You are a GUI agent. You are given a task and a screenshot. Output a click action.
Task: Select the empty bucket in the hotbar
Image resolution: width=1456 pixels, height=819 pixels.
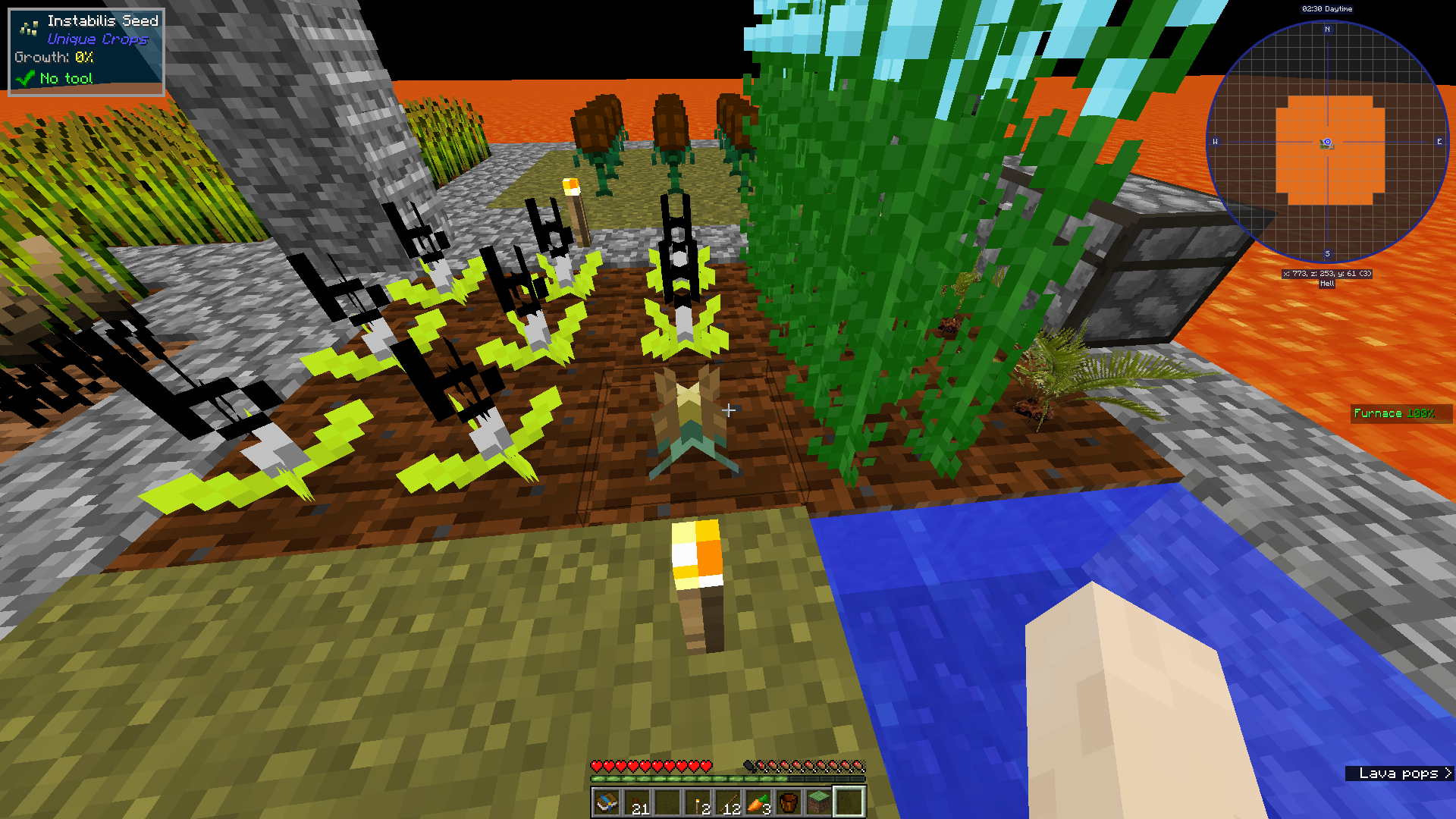[790, 802]
